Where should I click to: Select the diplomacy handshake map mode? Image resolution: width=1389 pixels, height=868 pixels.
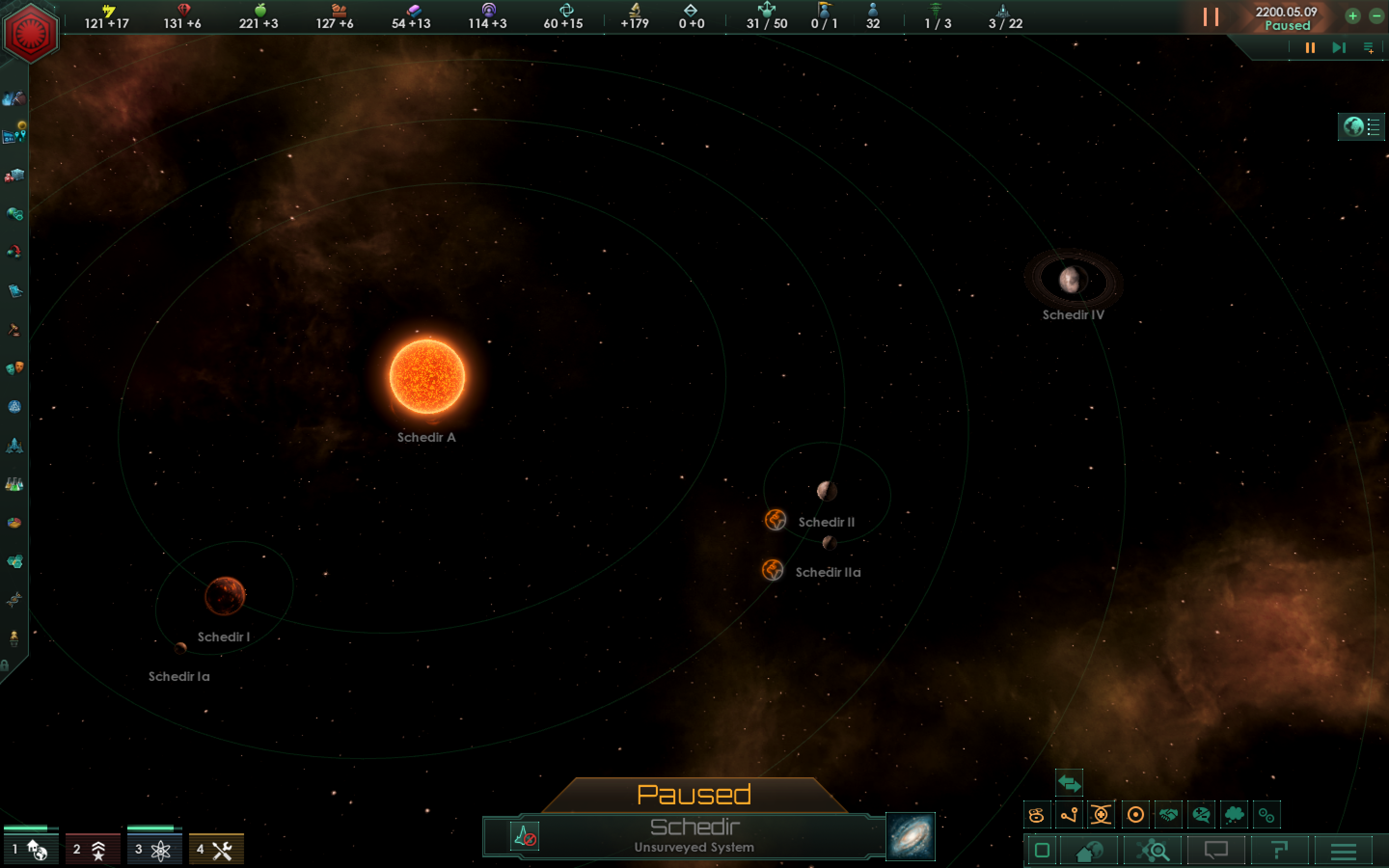[x=1168, y=815]
